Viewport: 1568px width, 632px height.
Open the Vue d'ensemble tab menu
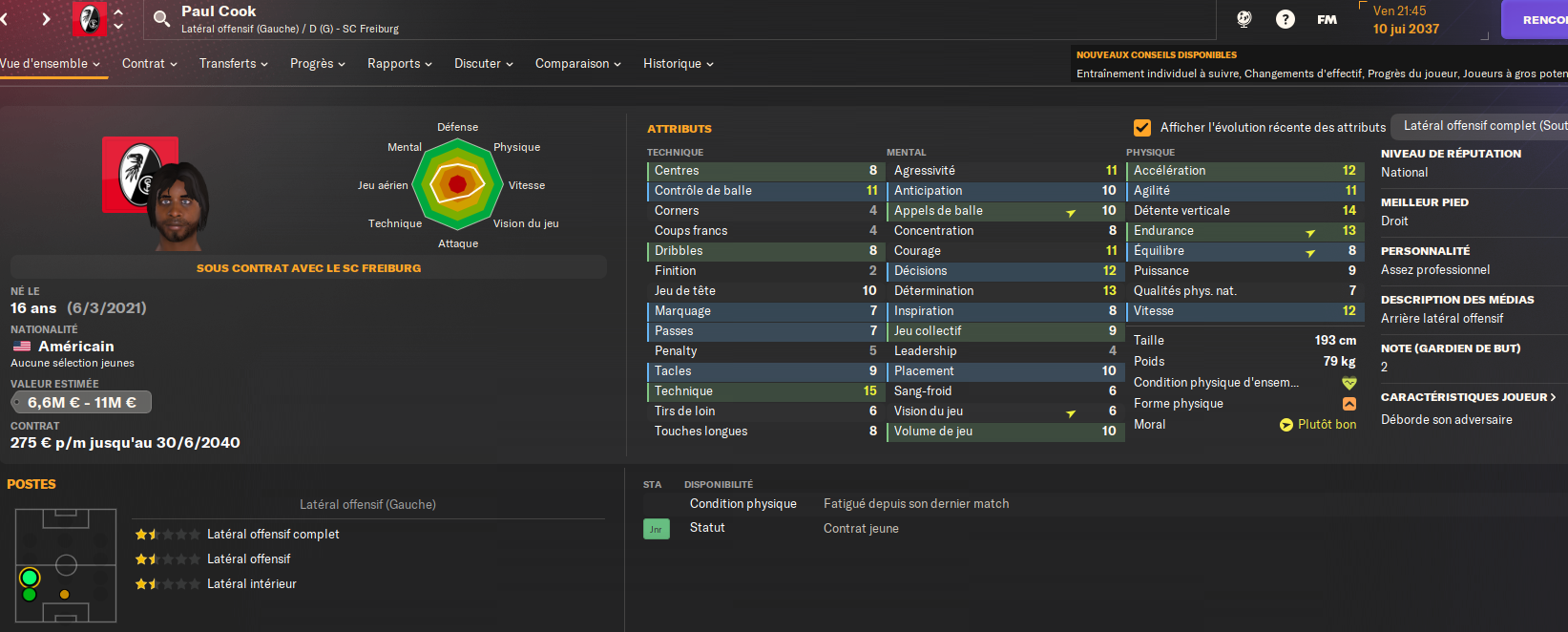coord(50,64)
